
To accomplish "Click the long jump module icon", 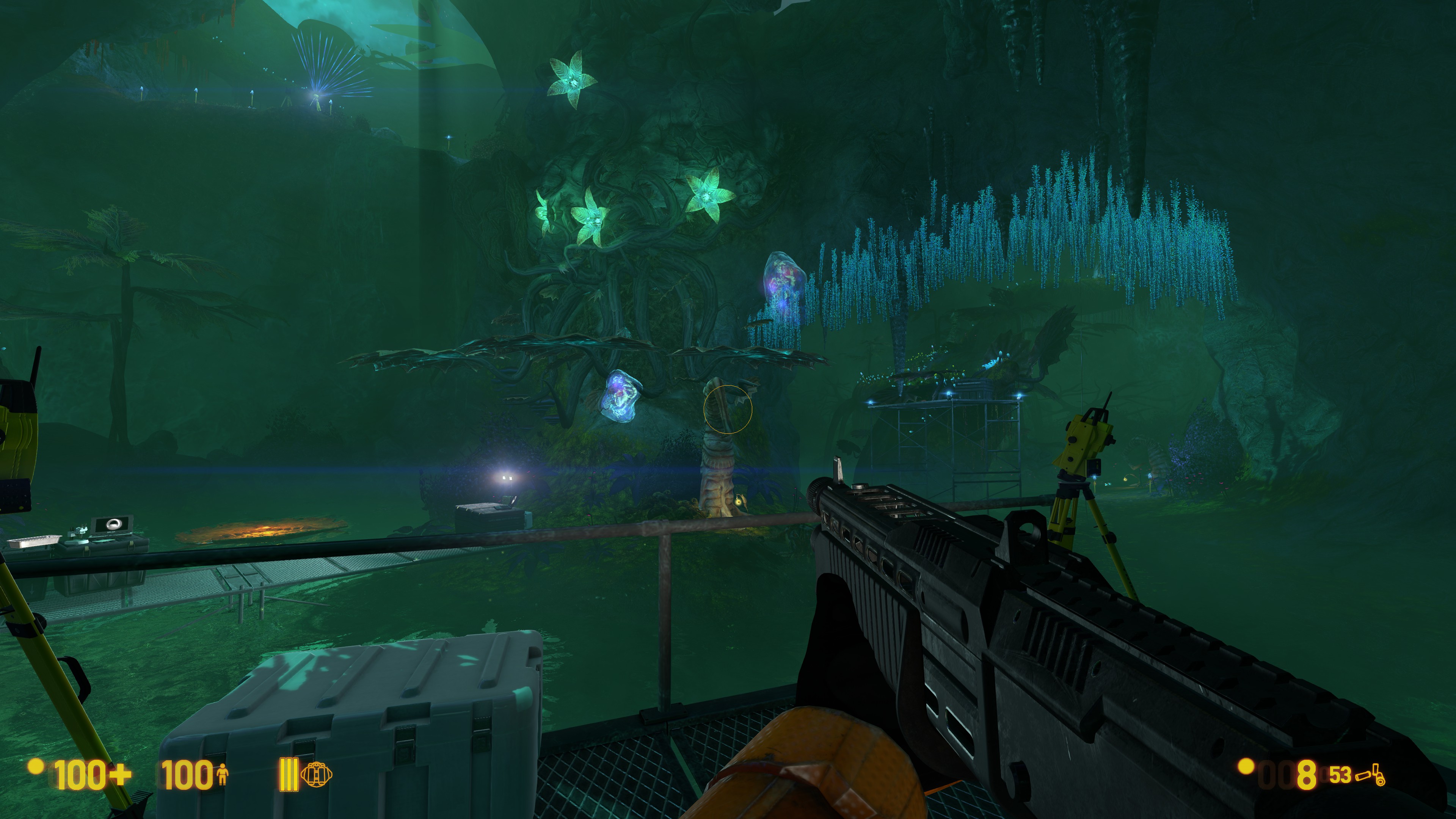I will click(317, 774).
